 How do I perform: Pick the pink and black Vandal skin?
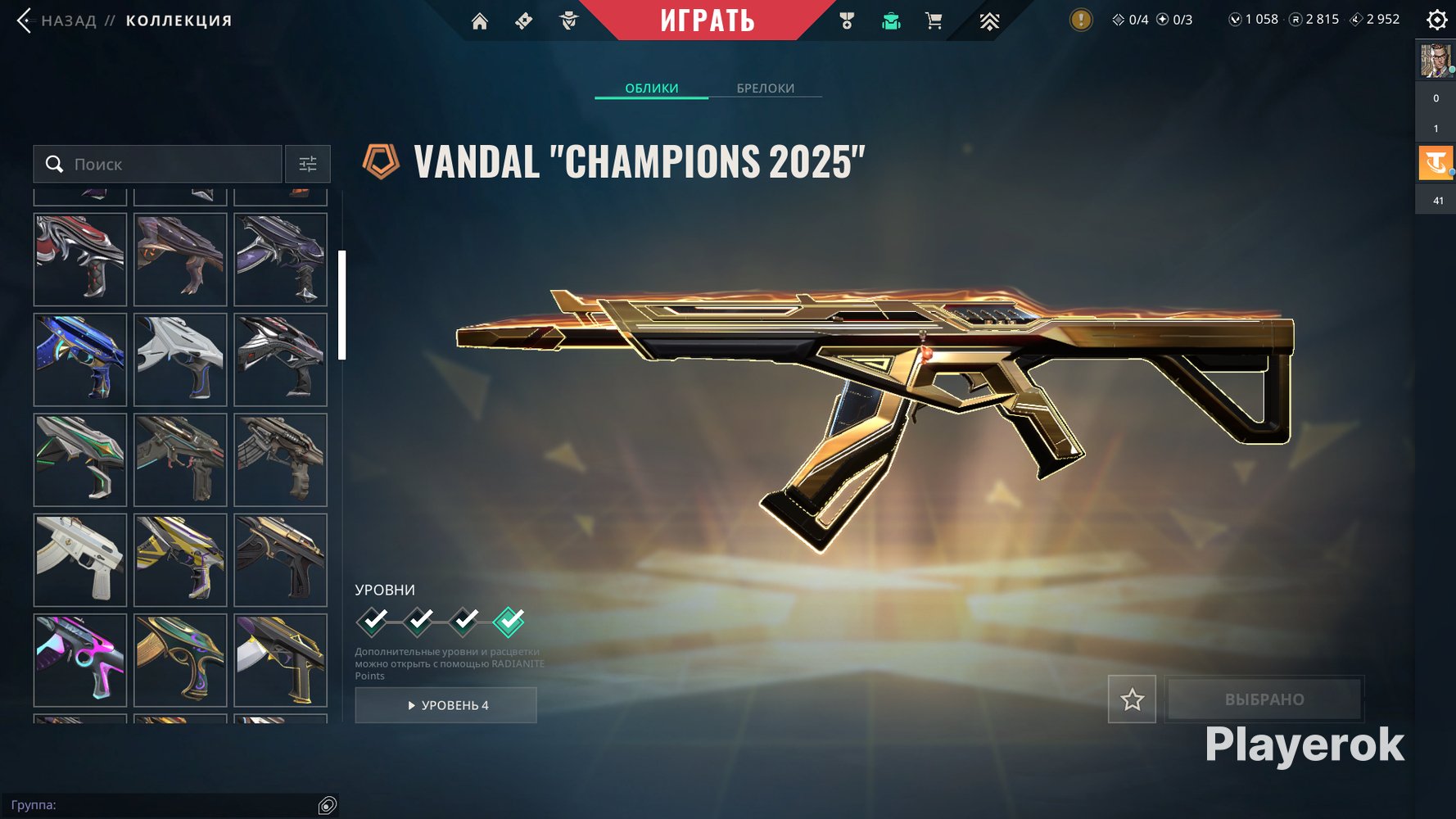tap(80, 659)
